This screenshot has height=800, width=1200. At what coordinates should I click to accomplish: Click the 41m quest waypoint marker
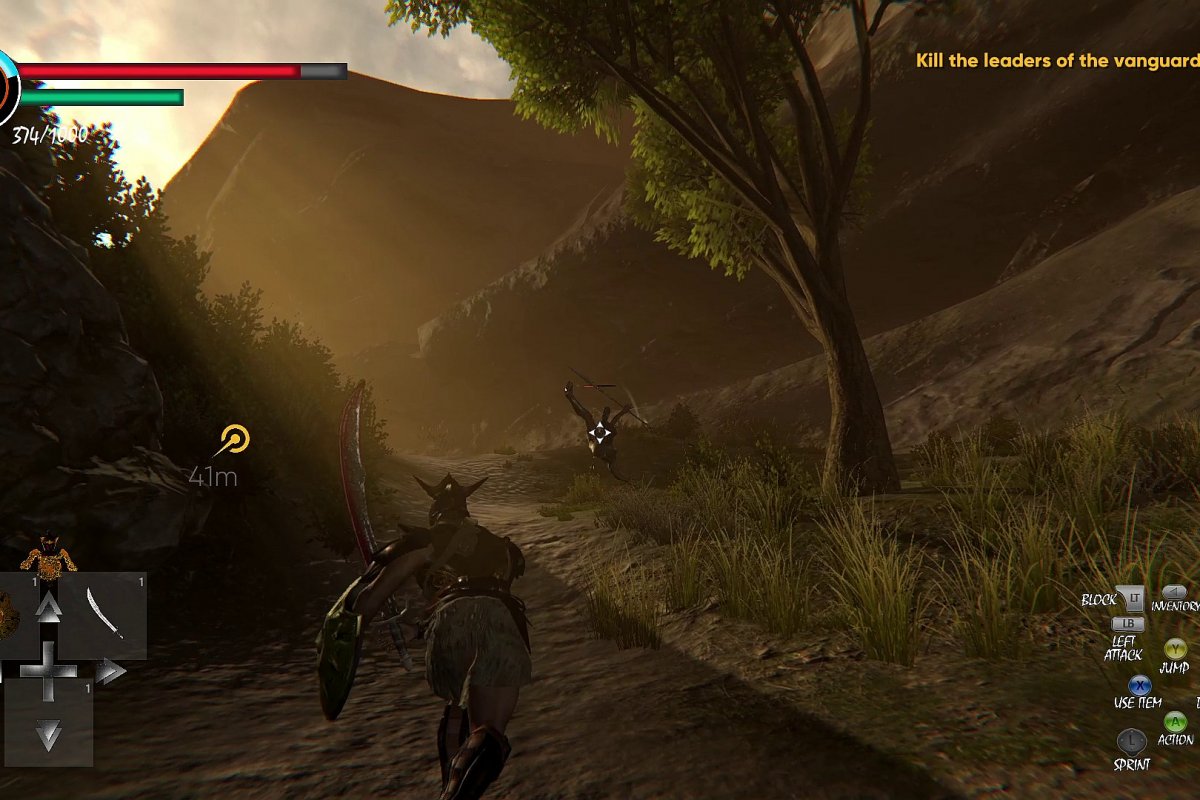233,439
